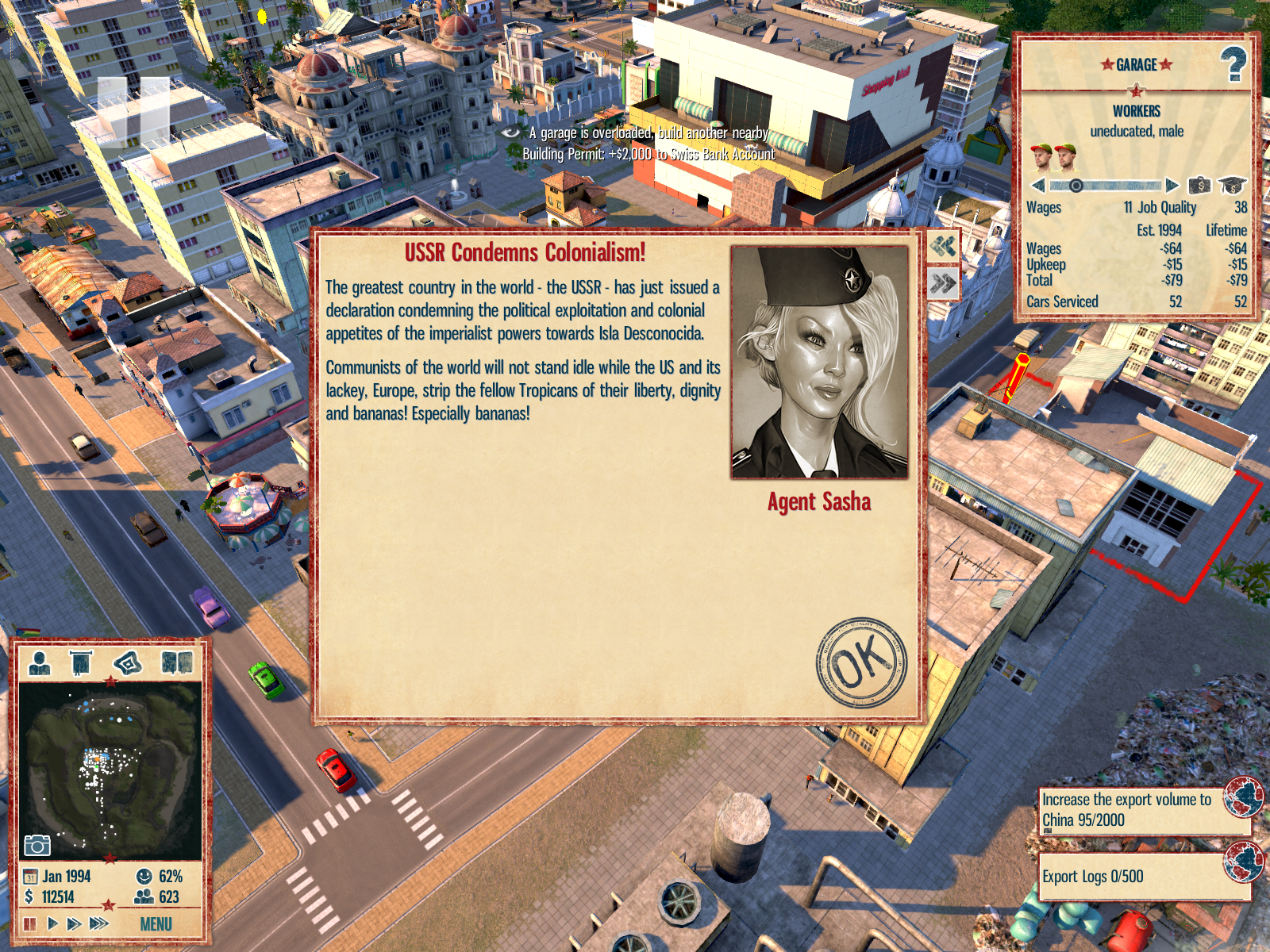Click the garage wages slider handle
The image size is (1270, 952).
(1076, 186)
